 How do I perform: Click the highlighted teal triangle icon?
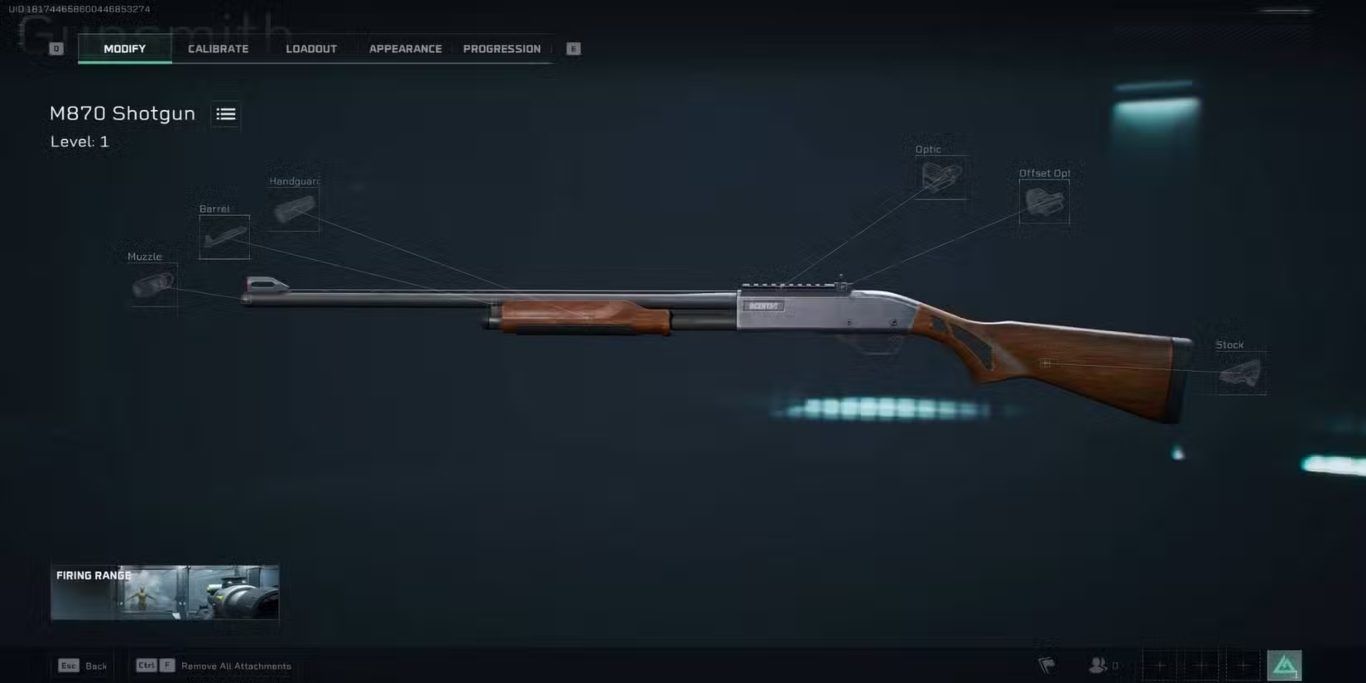(x=1284, y=665)
